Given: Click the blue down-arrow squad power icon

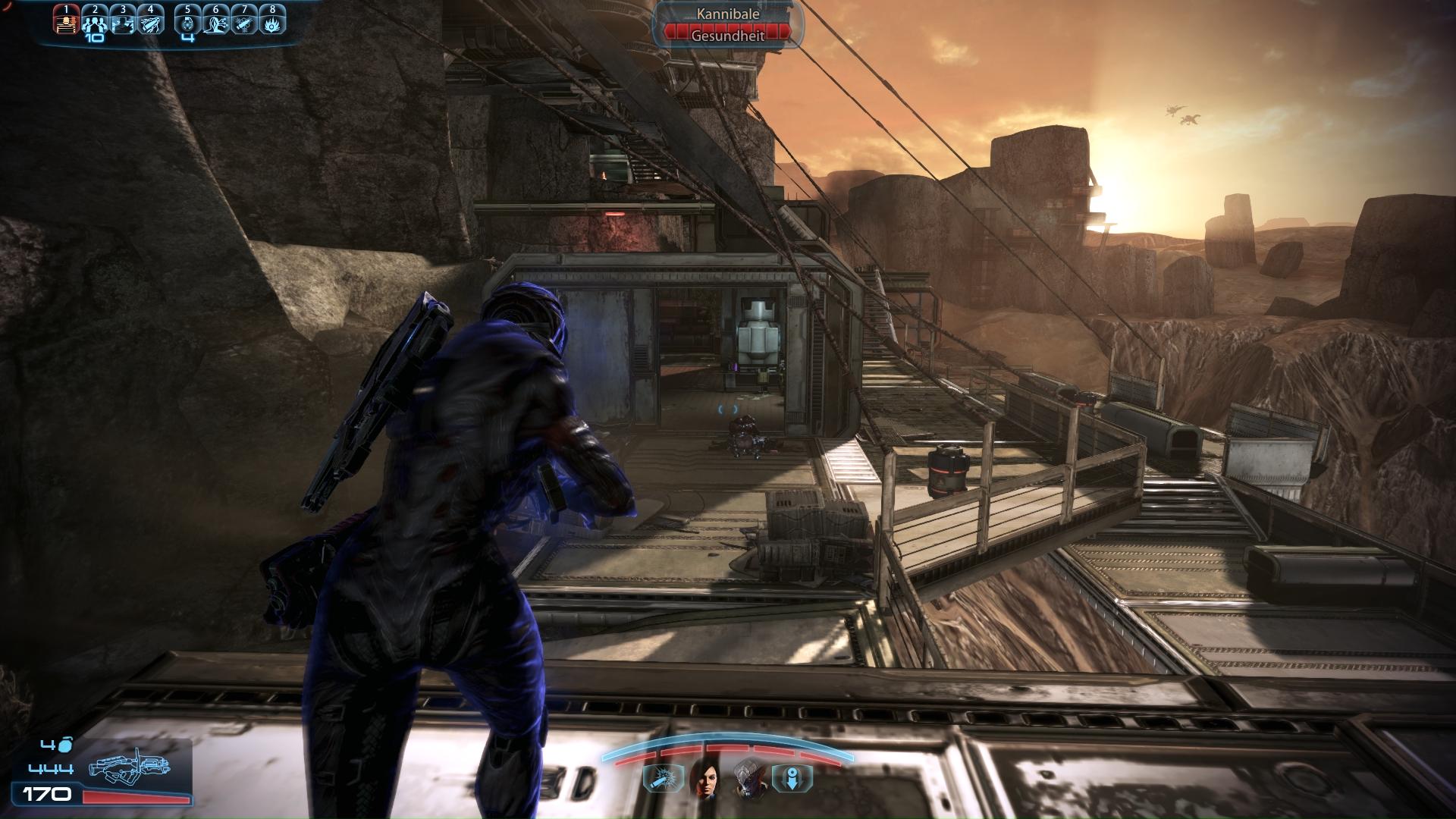Looking at the screenshot, I should pos(792,778).
